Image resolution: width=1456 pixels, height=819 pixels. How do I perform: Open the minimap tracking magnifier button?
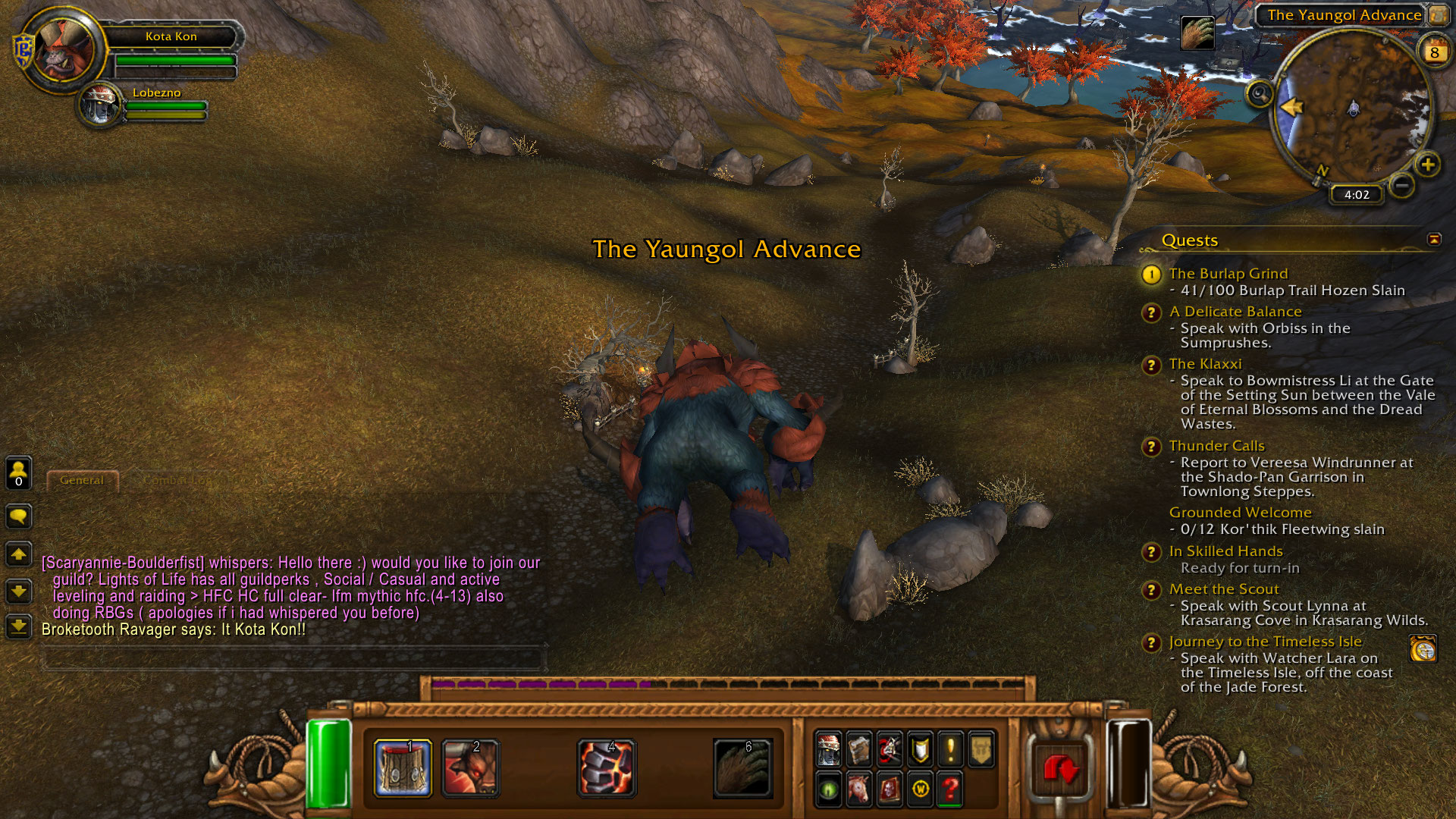point(1260,94)
